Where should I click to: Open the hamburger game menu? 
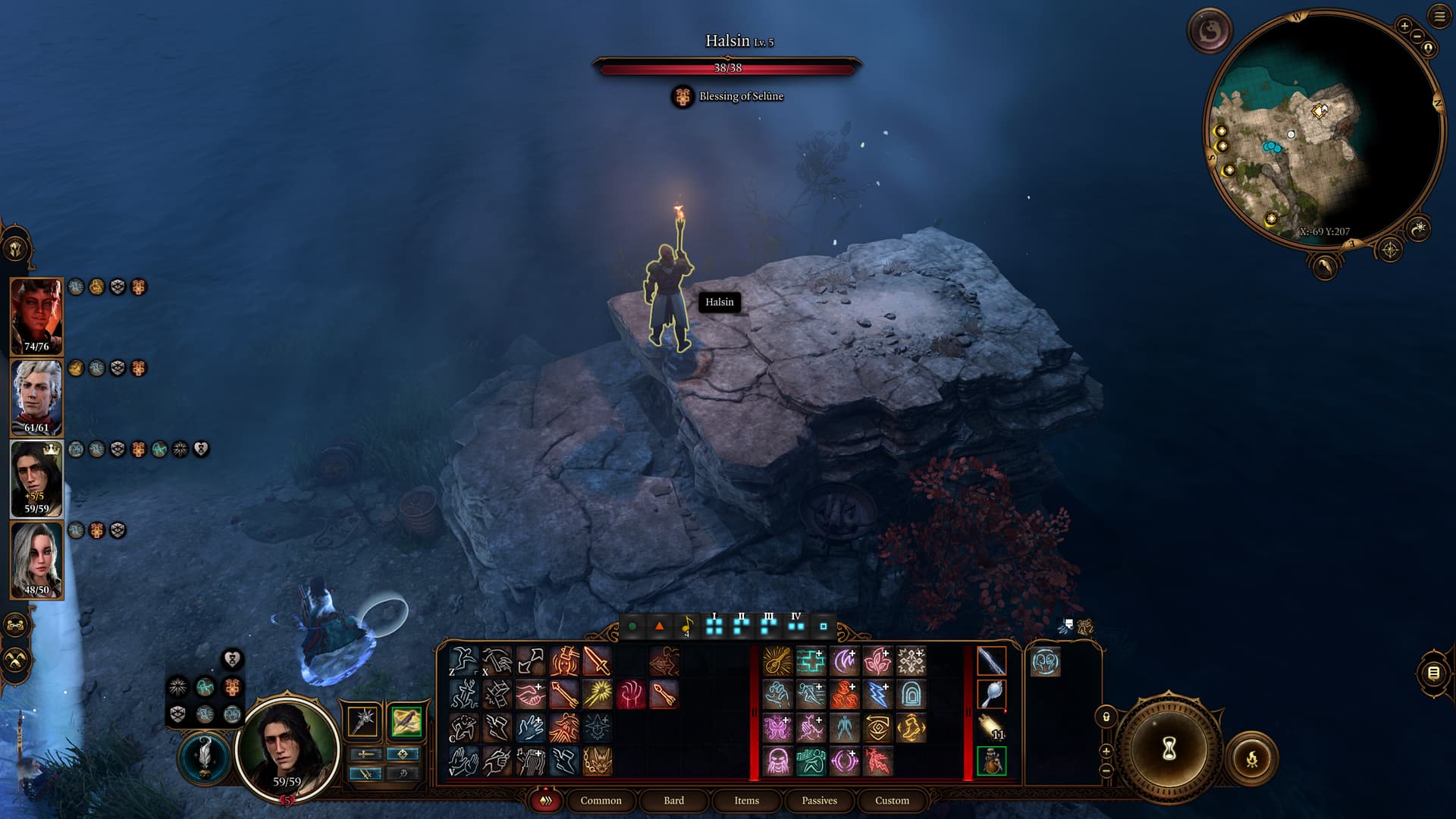tap(1439, 17)
